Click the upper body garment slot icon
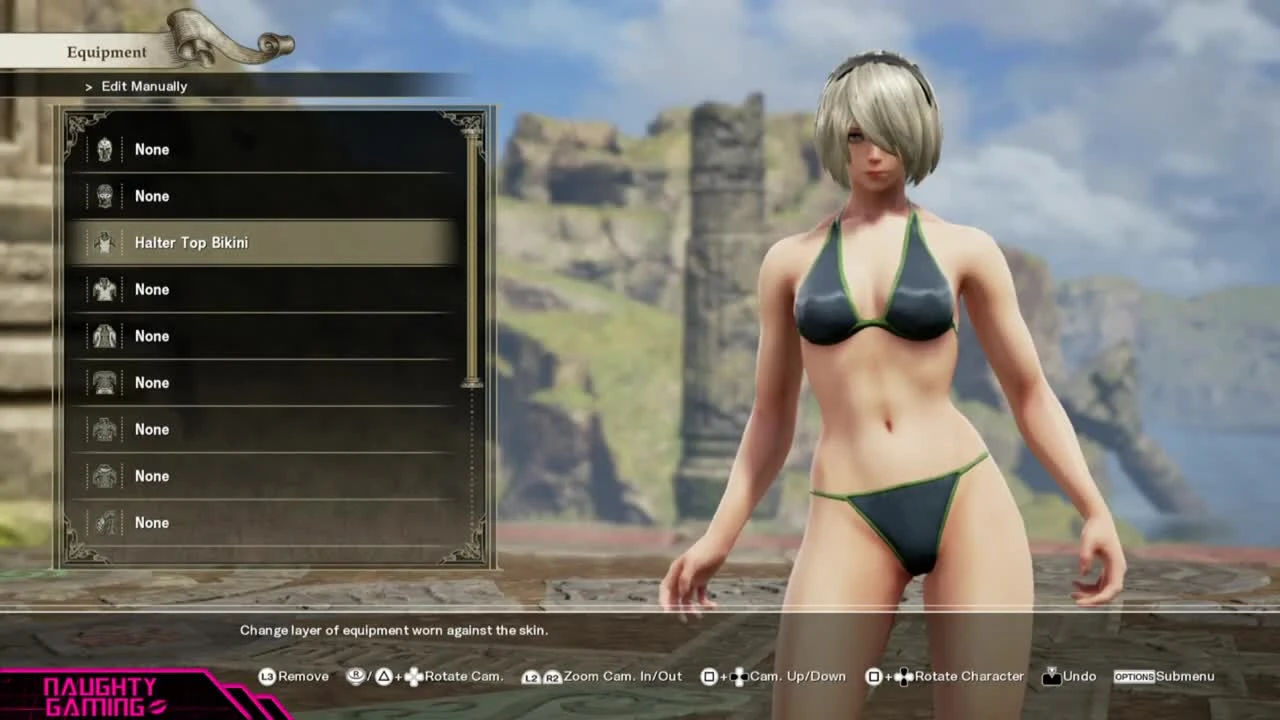This screenshot has height=720, width=1280. (x=105, y=289)
